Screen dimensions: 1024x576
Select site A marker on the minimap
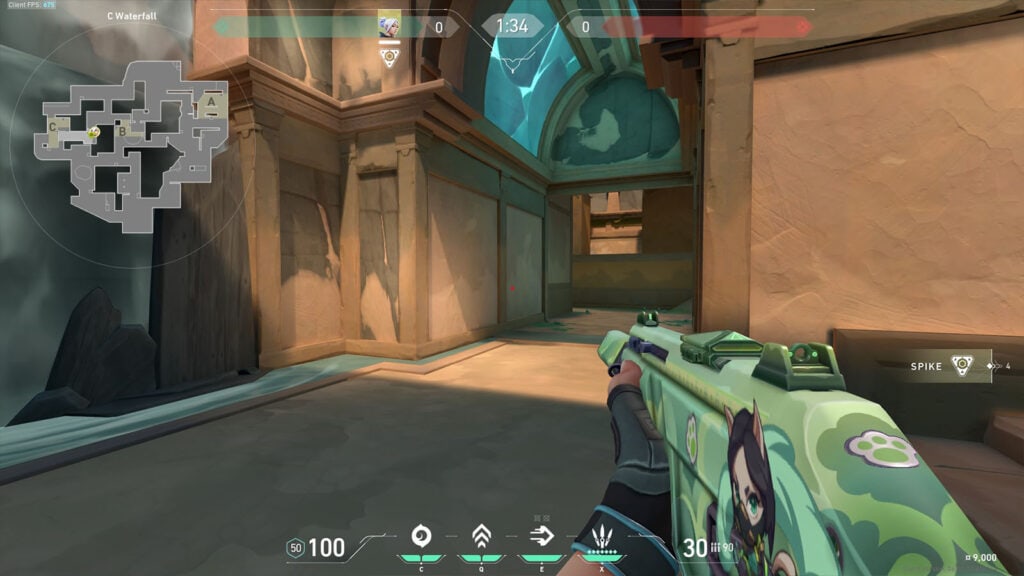click(210, 101)
